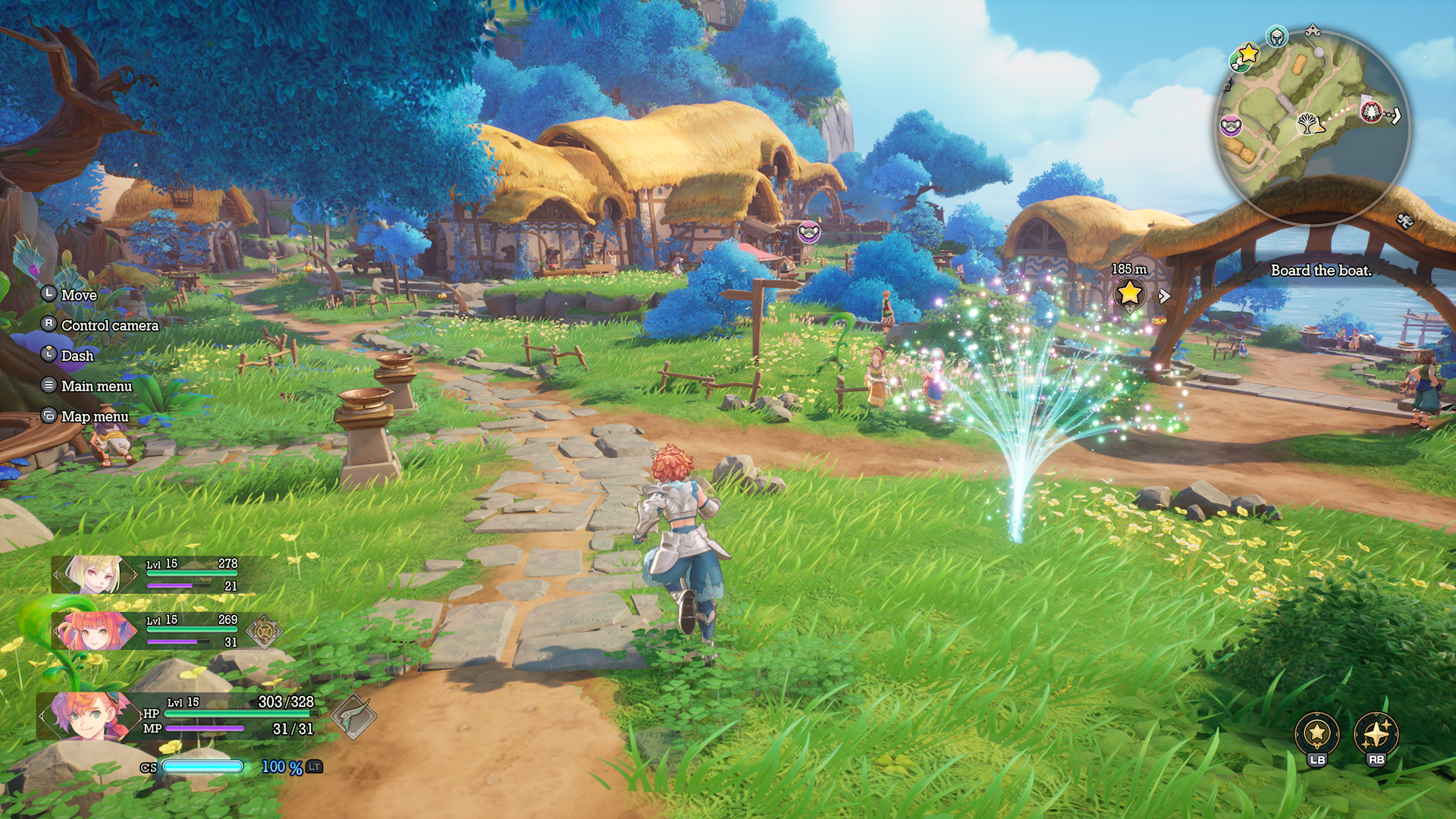The width and height of the screenshot is (1456, 819).
Task: Click the red pine-tree marker on the minimap
Action: [1371, 113]
